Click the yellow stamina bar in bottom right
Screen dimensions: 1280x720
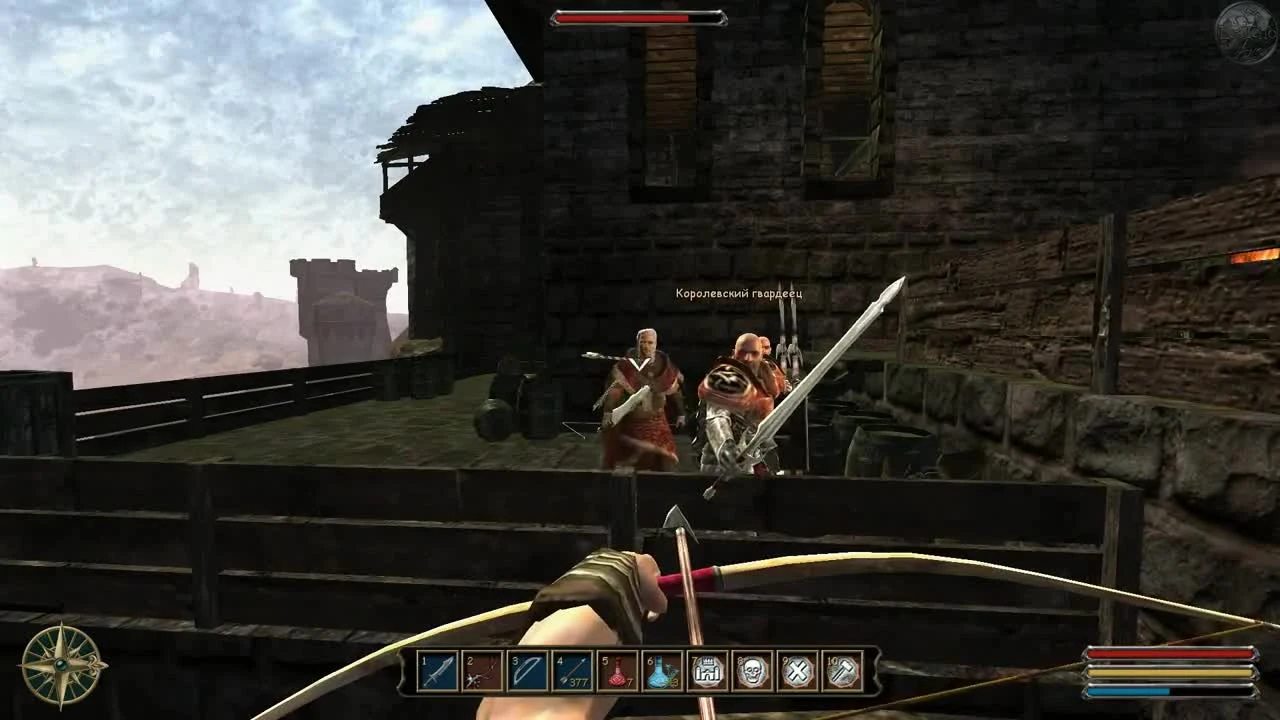point(1170,672)
